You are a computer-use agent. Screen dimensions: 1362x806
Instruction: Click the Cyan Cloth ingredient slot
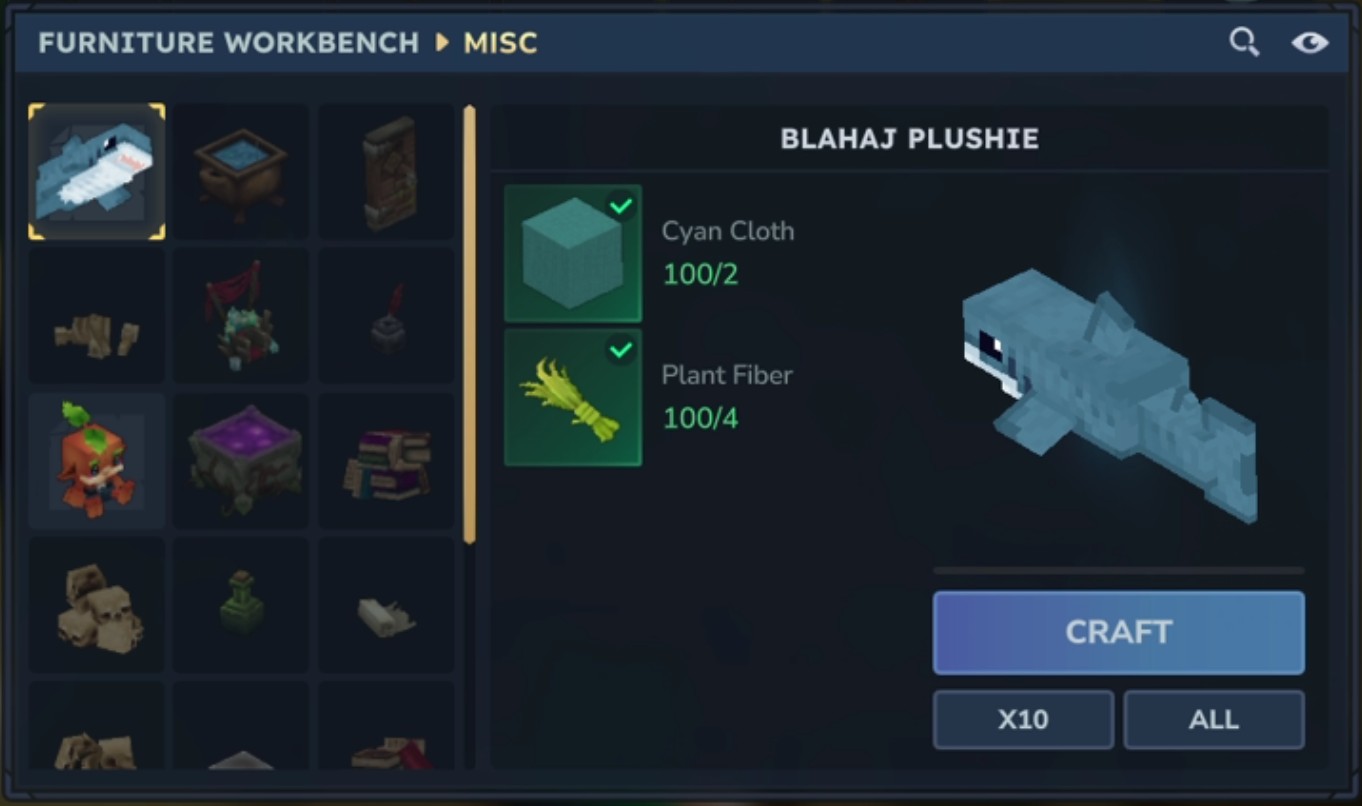(x=573, y=254)
